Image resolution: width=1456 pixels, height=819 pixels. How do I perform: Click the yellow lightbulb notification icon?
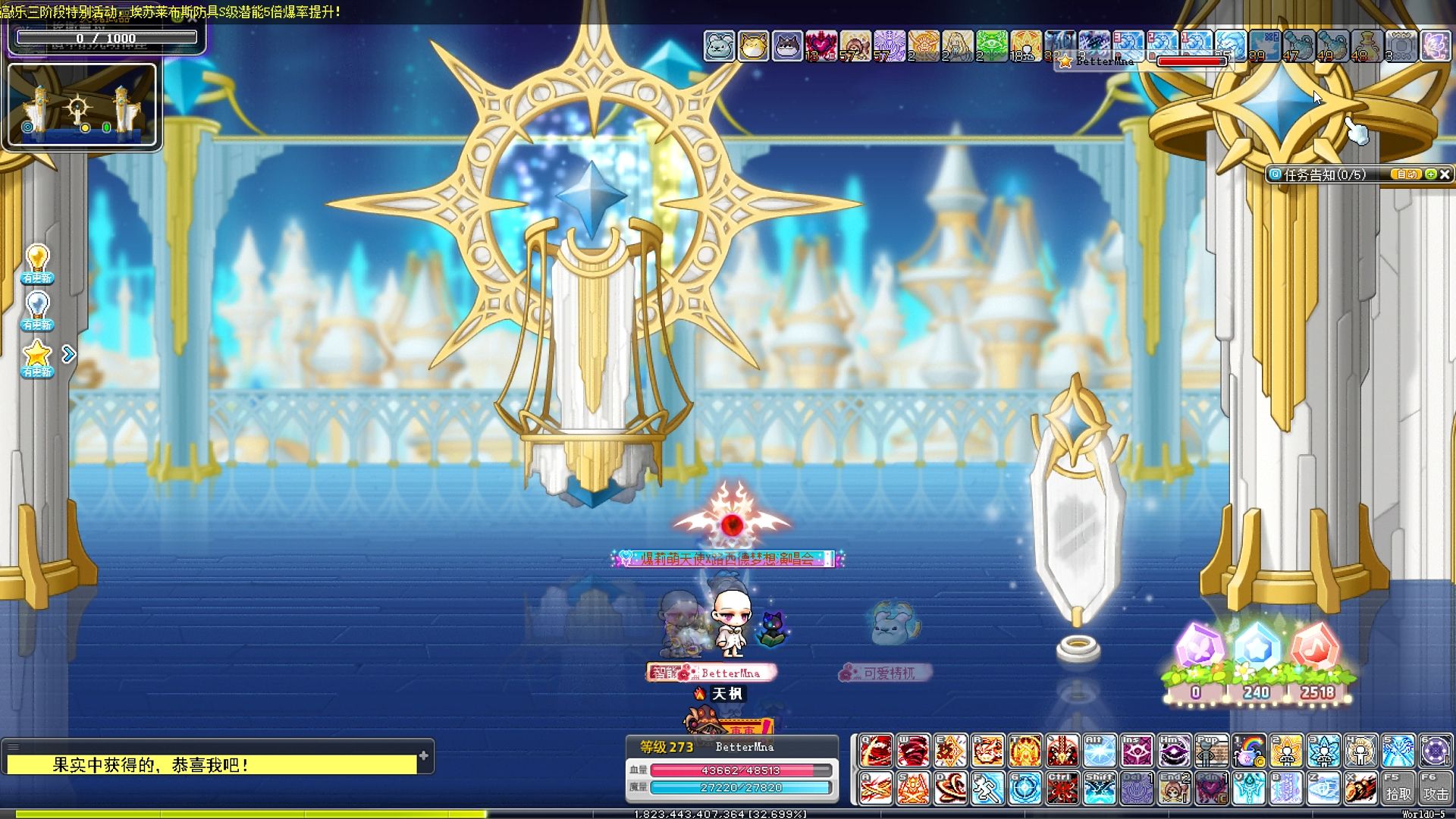coord(37,262)
